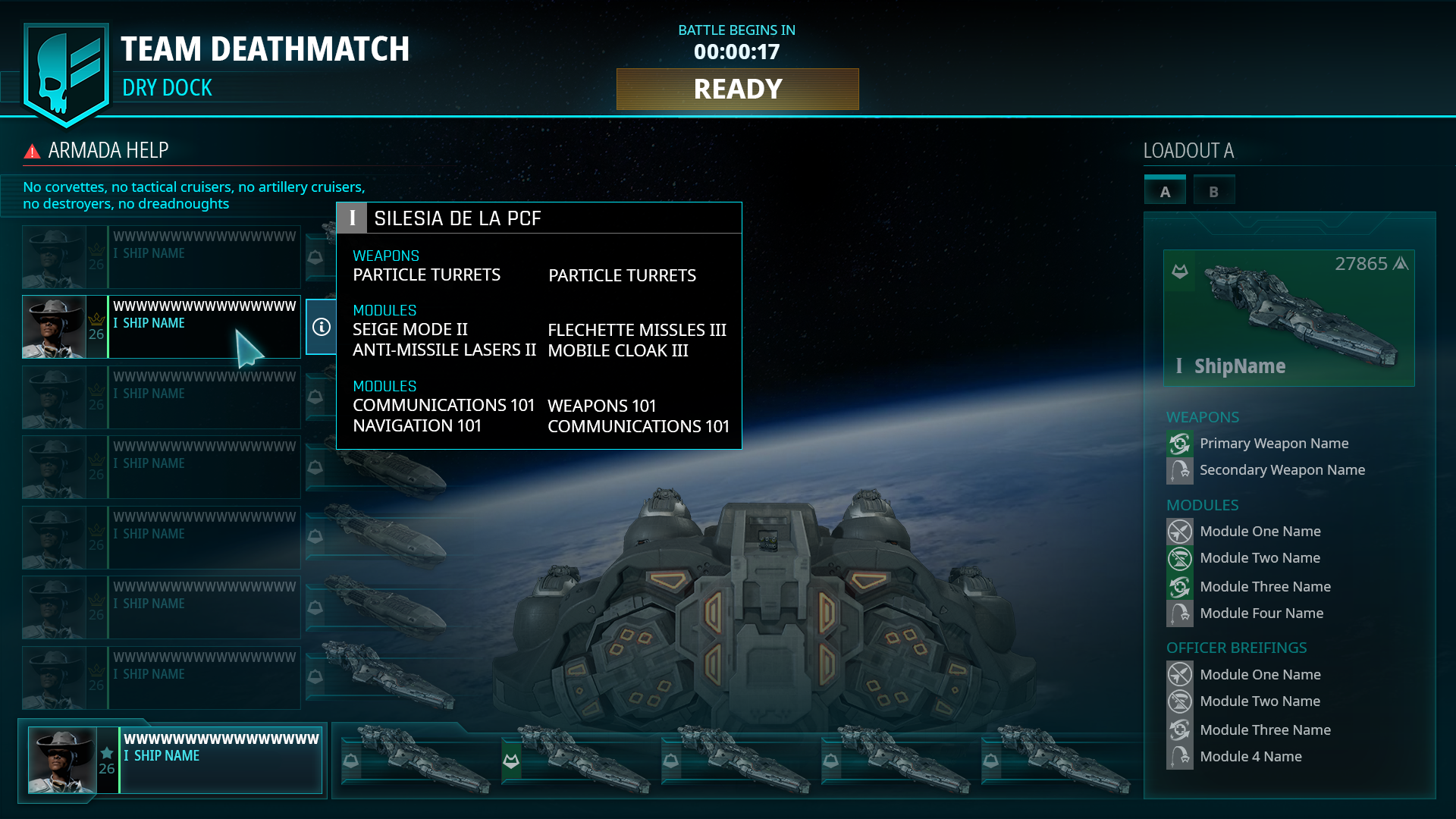
Task: Select Module Four Name under Modules
Action: pyautogui.click(x=1261, y=613)
